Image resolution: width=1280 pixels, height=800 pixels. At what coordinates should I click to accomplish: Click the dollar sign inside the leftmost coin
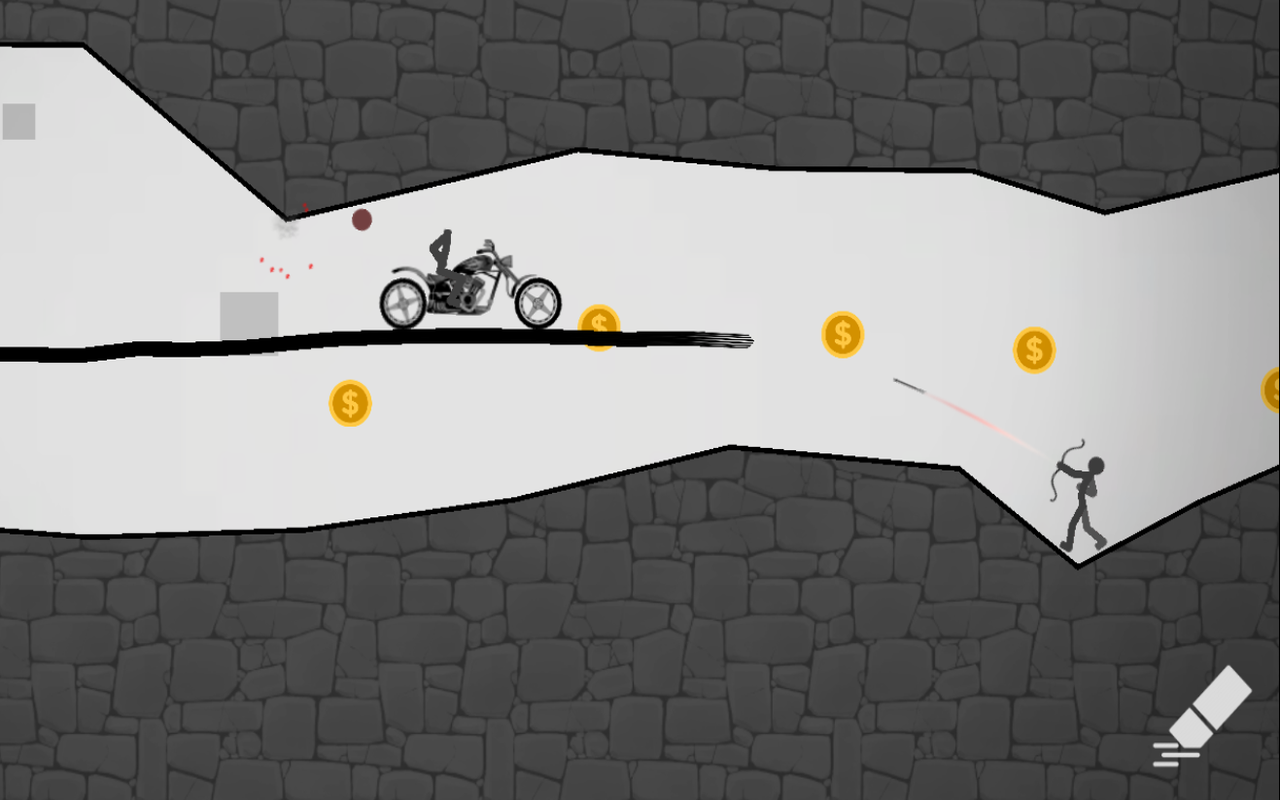pos(350,403)
